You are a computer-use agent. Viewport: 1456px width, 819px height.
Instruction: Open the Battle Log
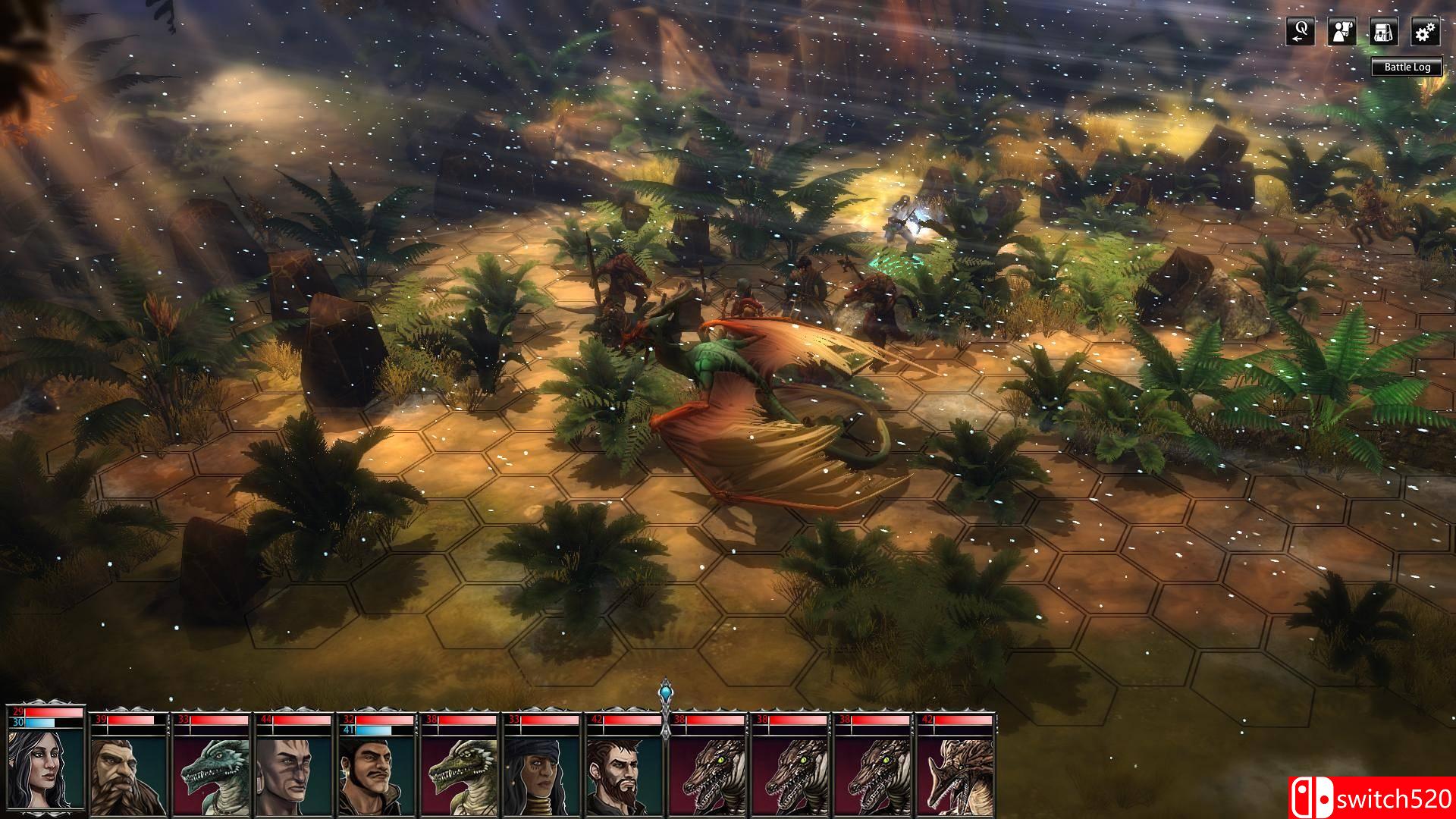[1407, 67]
